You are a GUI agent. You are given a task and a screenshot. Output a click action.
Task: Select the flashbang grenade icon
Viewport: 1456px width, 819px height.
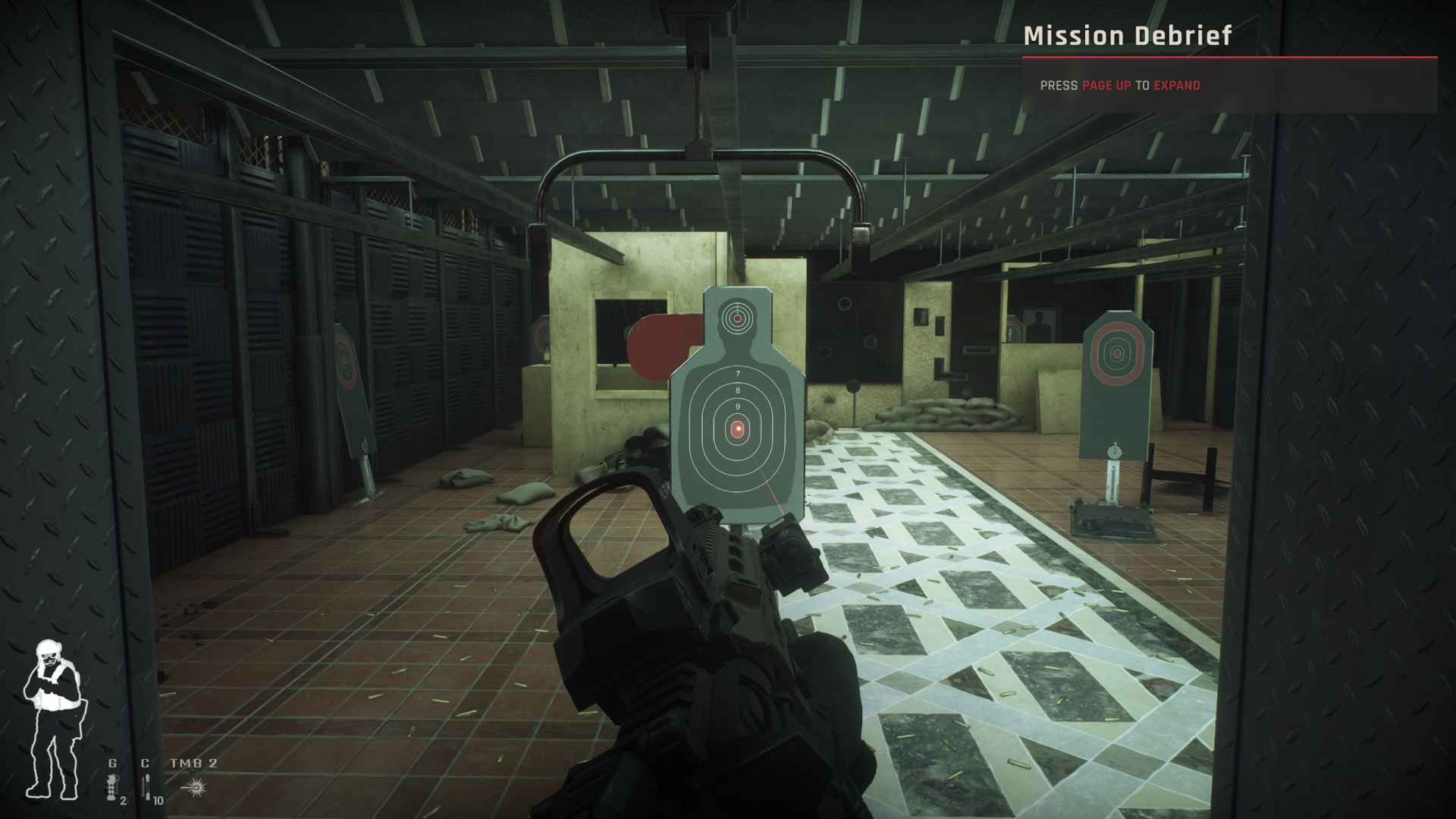(113, 786)
